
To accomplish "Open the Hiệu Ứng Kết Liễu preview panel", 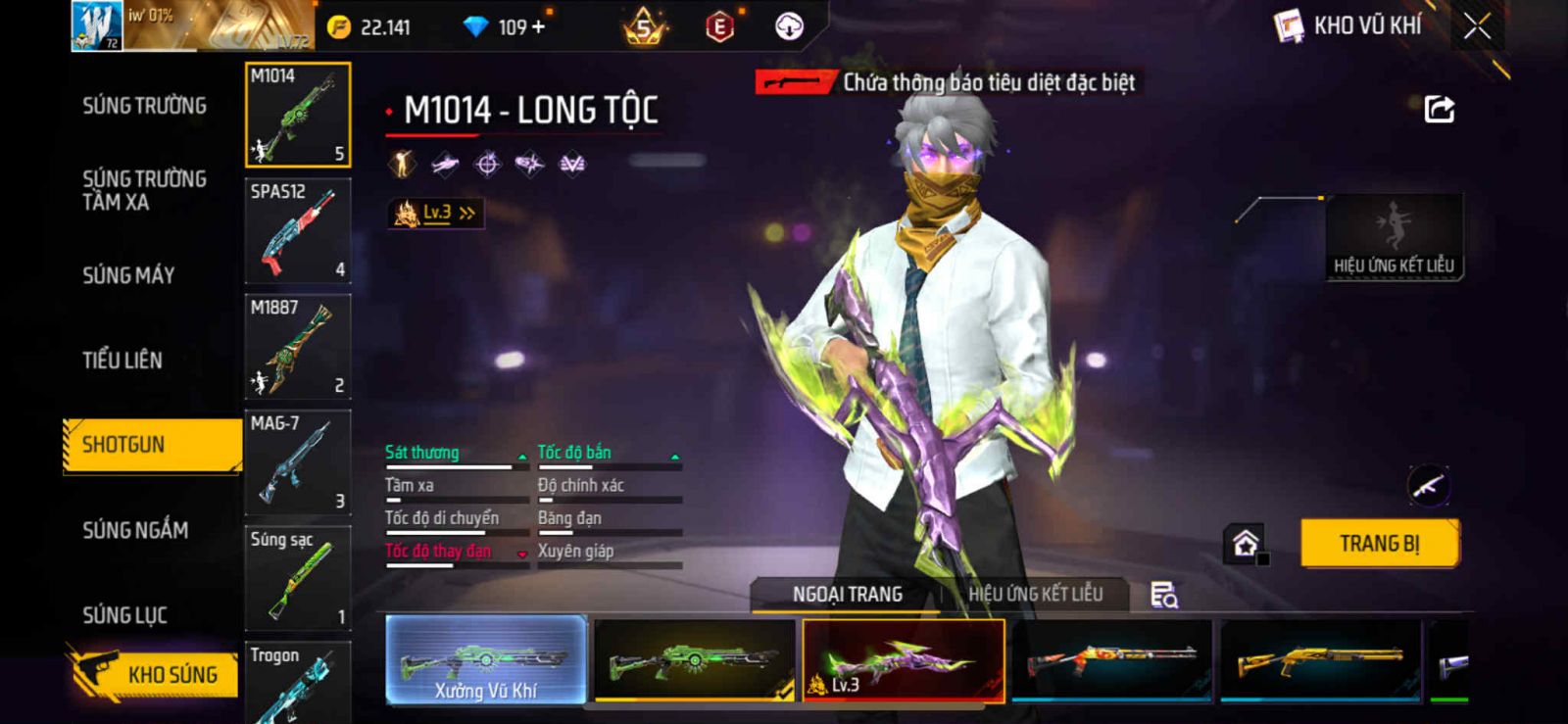I will click(1394, 237).
